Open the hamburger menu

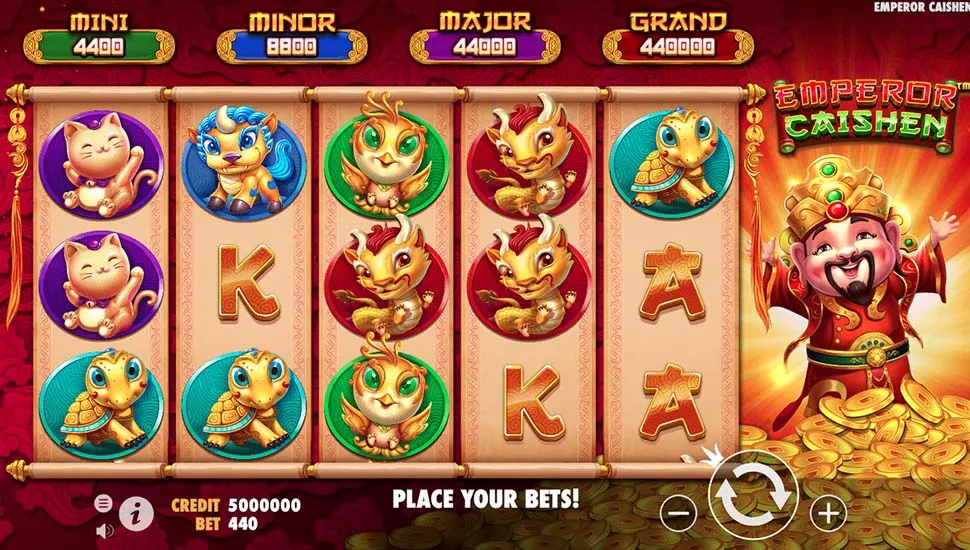pos(102,502)
